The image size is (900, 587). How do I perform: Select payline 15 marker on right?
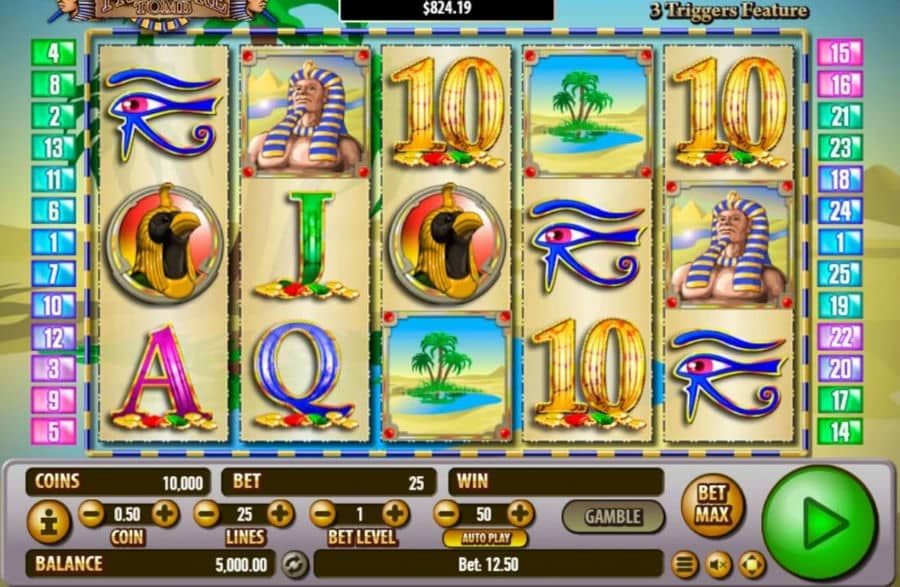(x=839, y=52)
